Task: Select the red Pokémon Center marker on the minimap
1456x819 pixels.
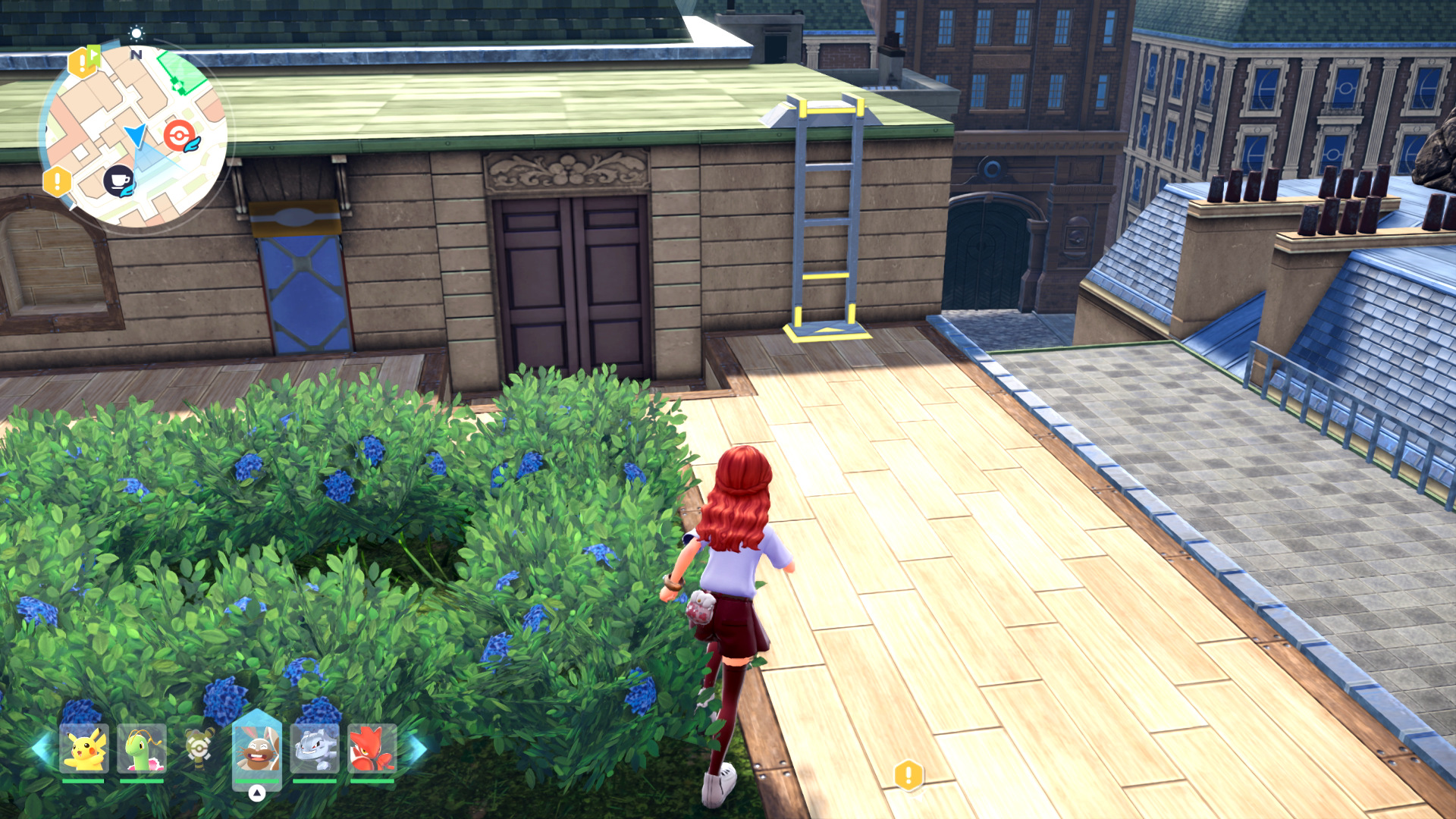Action: tap(180, 136)
